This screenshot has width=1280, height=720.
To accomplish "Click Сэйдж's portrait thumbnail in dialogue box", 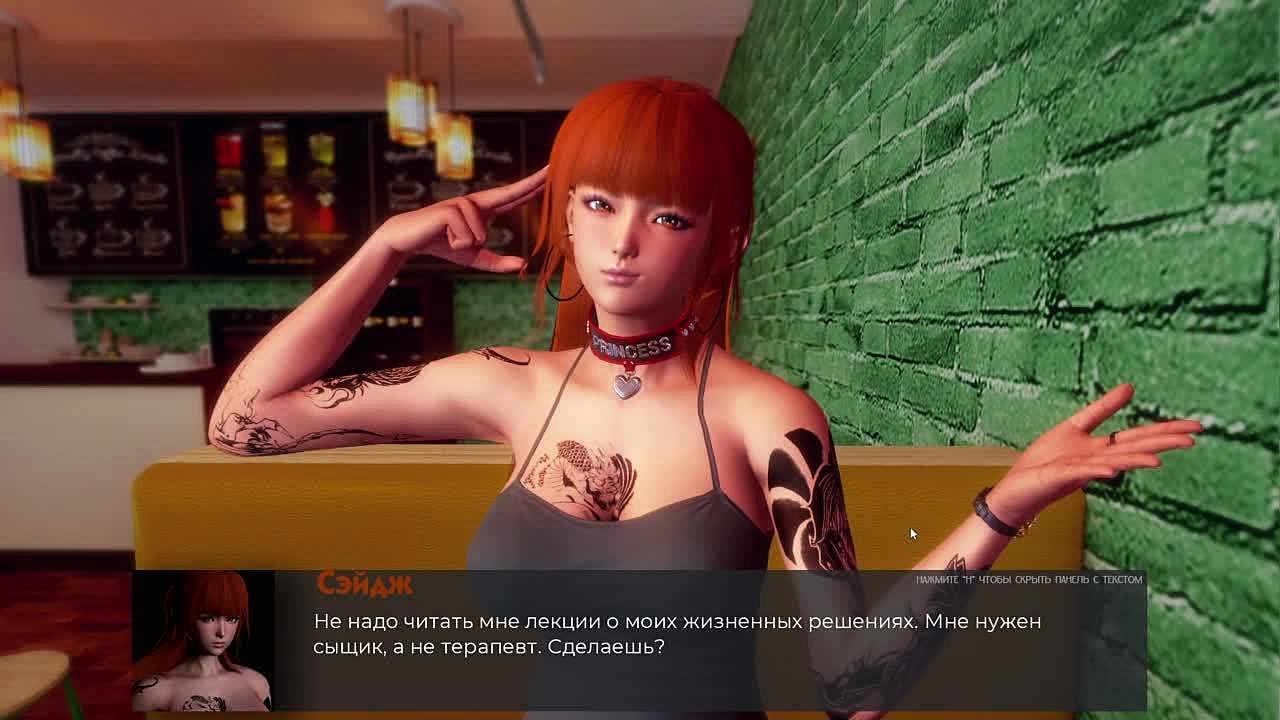I will click(x=203, y=640).
